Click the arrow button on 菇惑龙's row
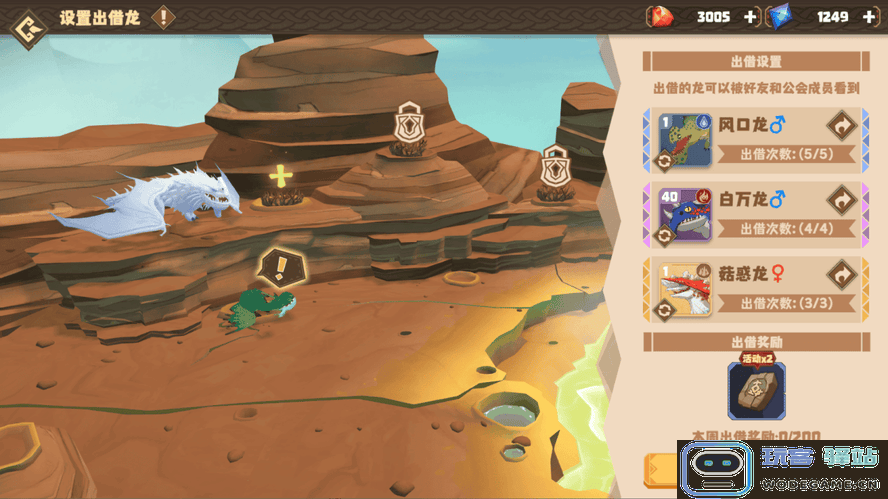The width and height of the screenshot is (888, 499). click(841, 274)
